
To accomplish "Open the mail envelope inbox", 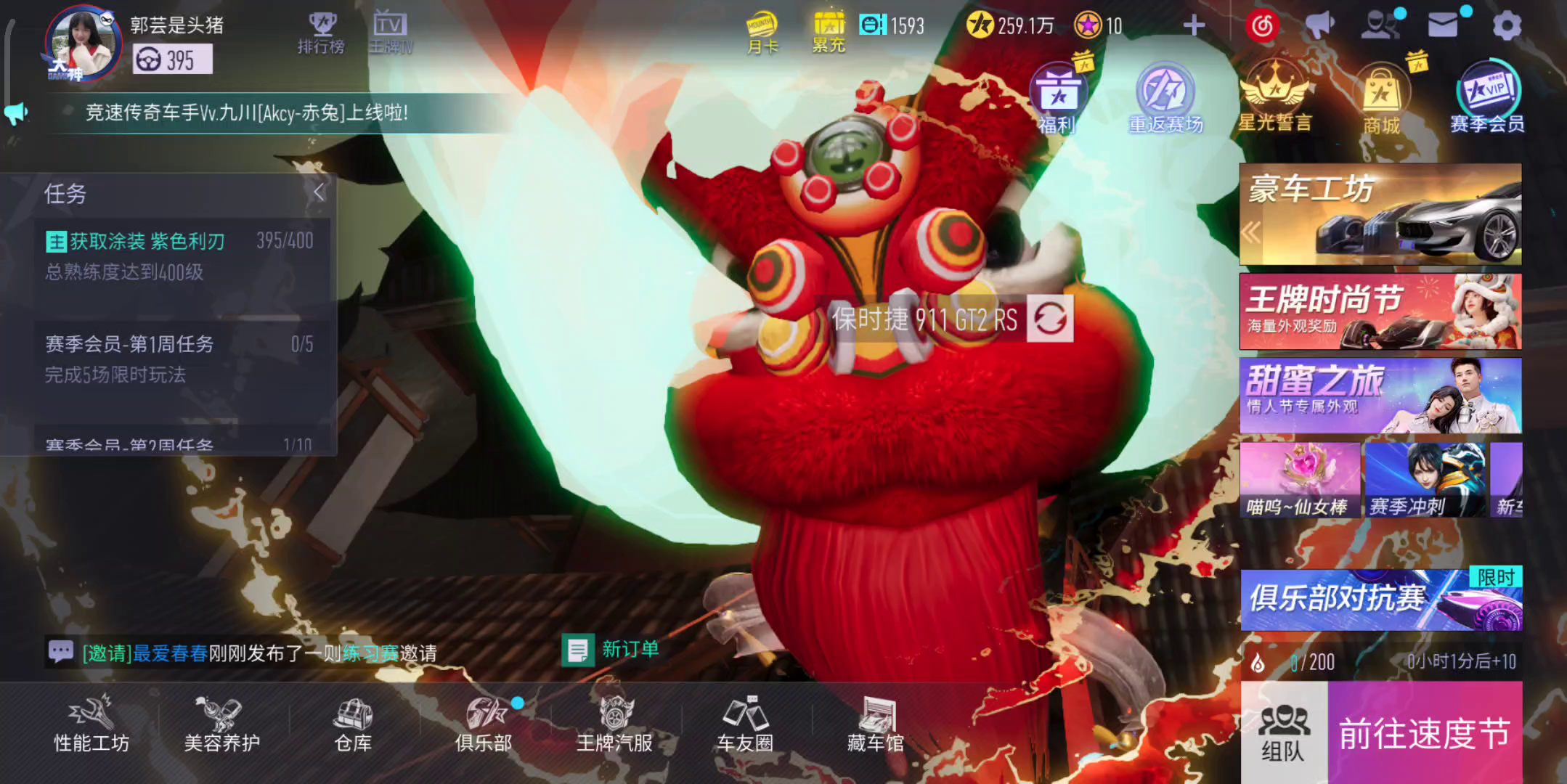I will pos(1442,26).
